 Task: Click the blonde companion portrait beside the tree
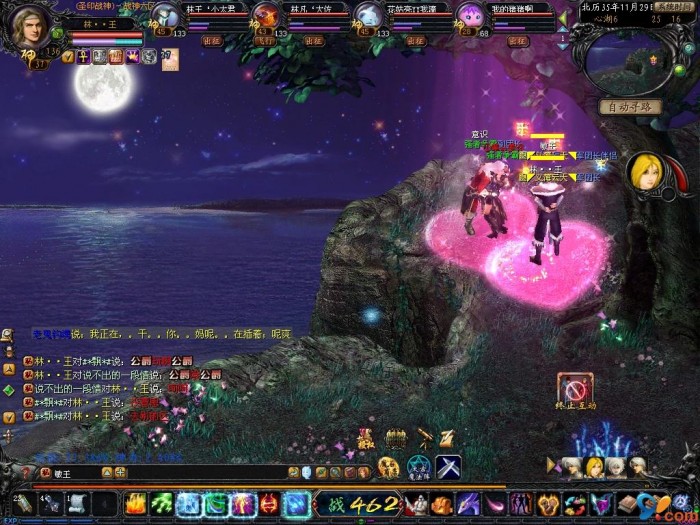(x=645, y=173)
